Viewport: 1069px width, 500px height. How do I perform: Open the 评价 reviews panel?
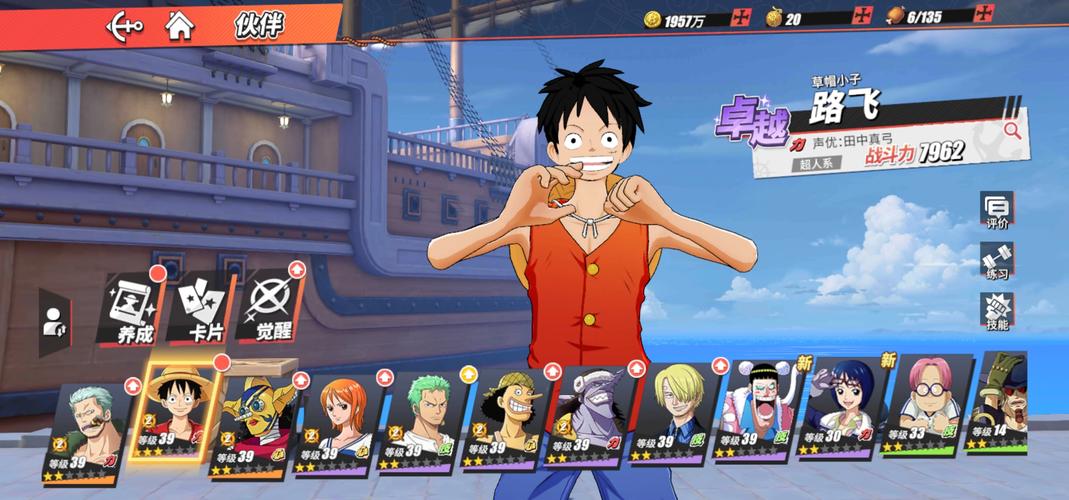[996, 211]
